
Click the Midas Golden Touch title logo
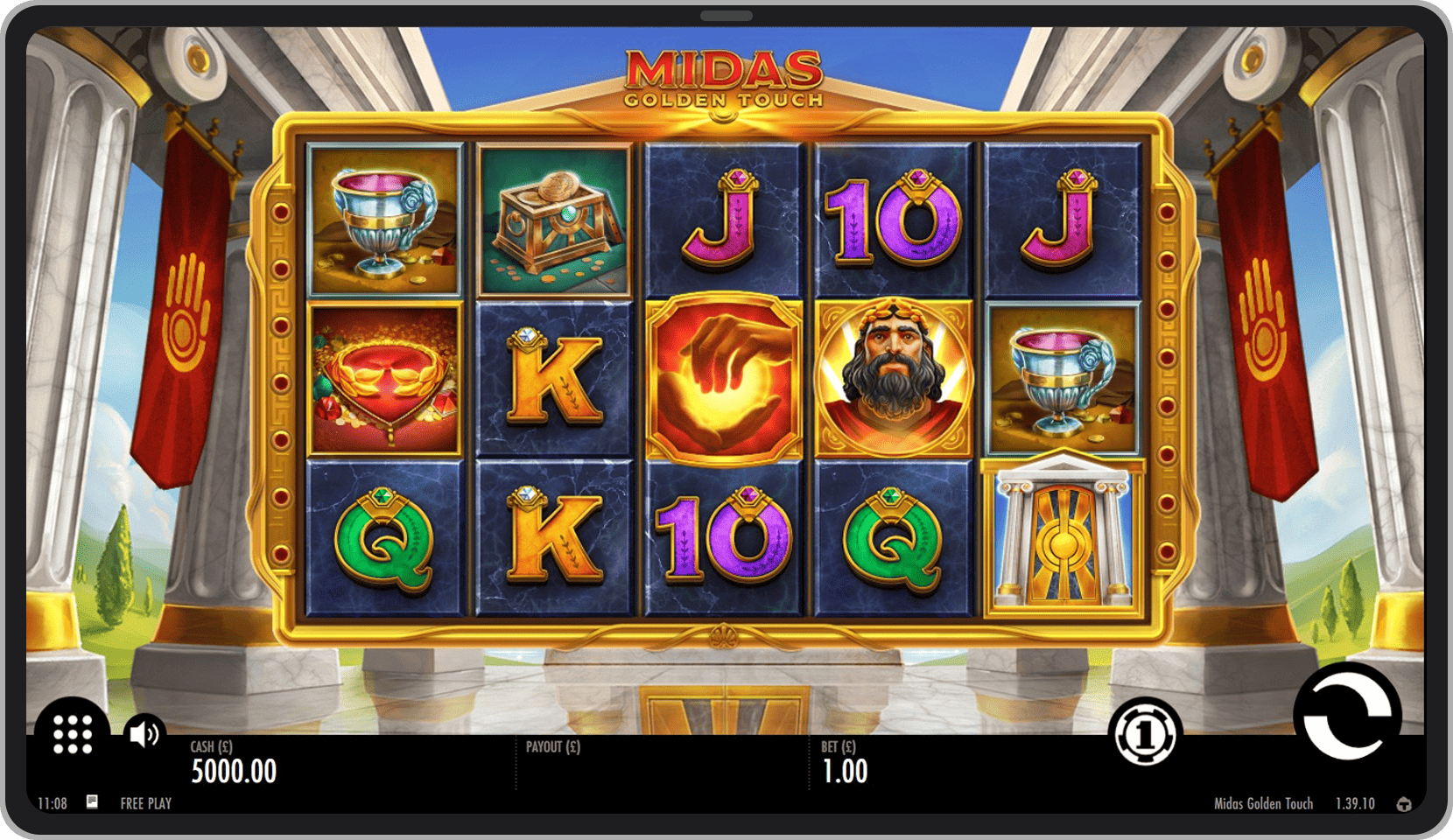724,74
